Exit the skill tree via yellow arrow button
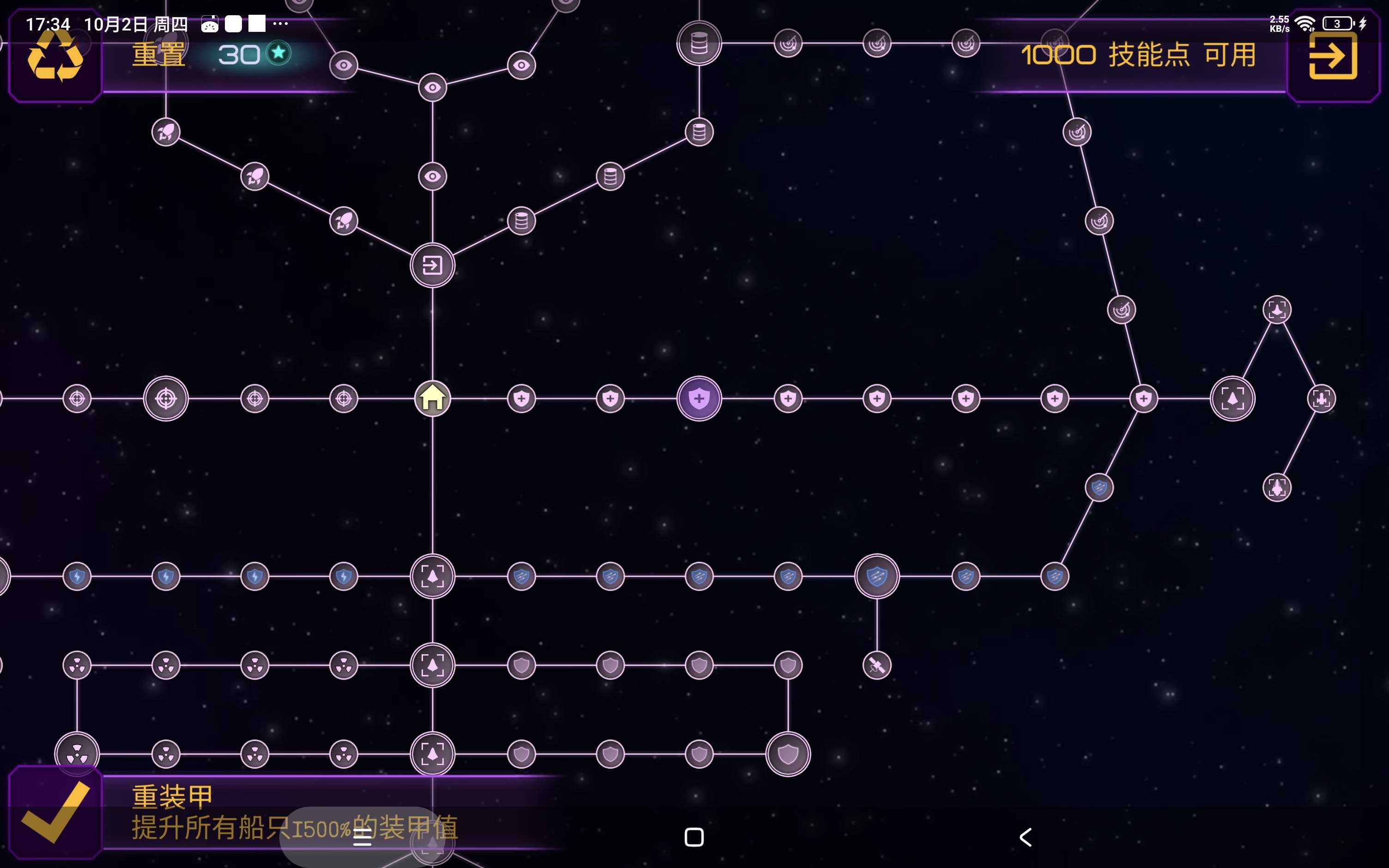 [1333, 56]
